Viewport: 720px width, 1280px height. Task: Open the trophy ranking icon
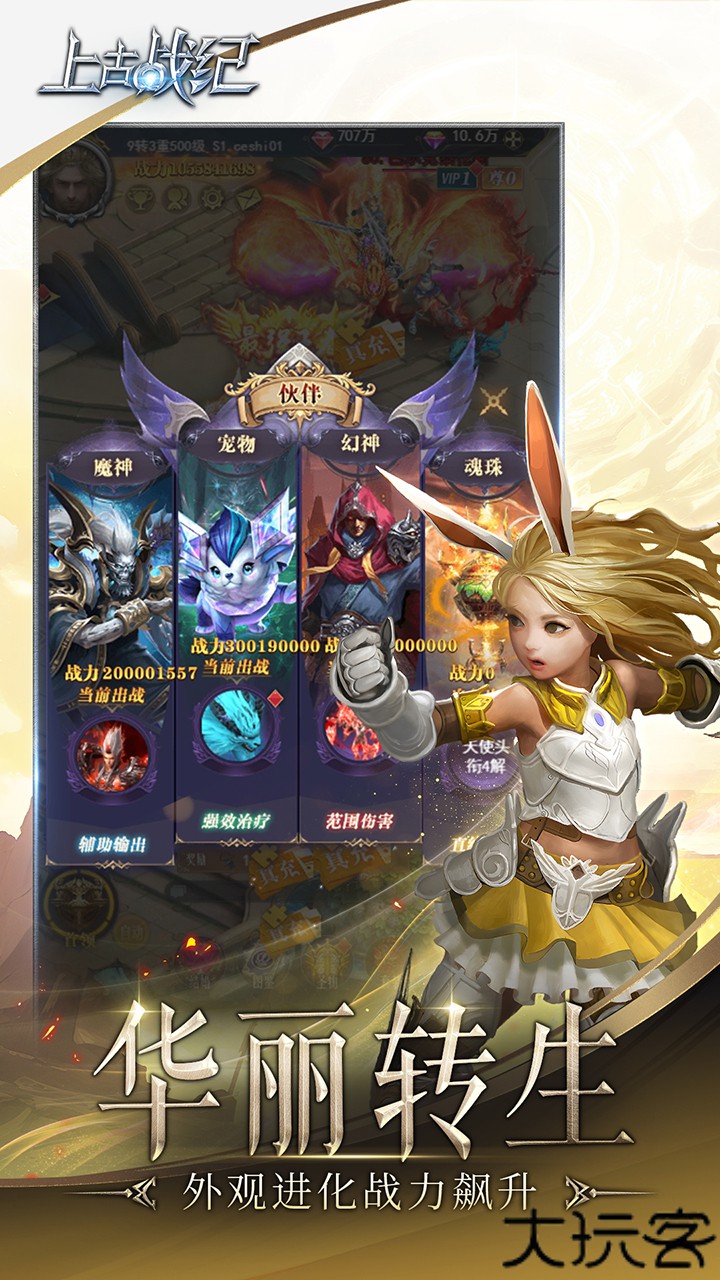tap(140, 197)
